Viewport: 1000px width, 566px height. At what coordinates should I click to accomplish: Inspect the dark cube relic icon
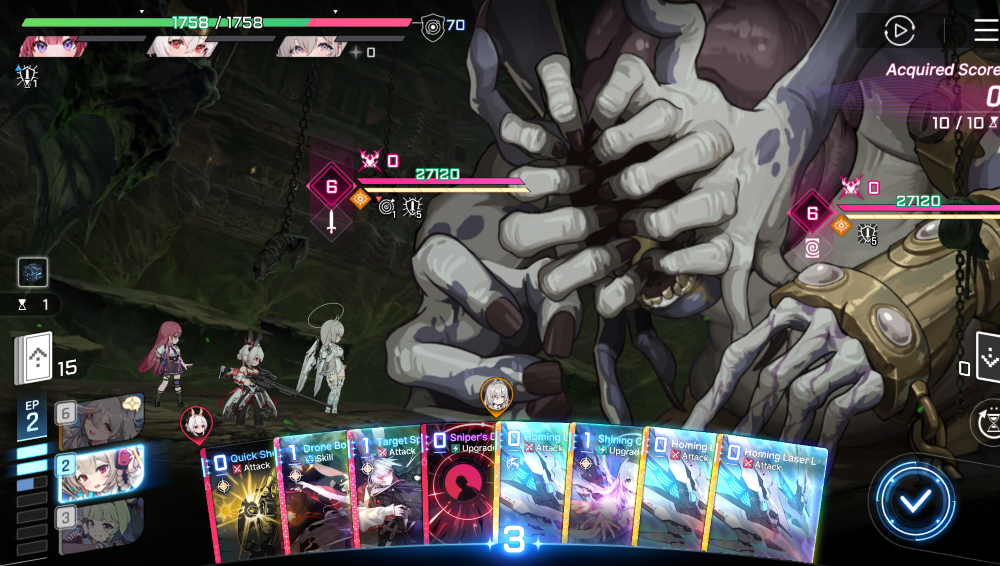(x=33, y=272)
